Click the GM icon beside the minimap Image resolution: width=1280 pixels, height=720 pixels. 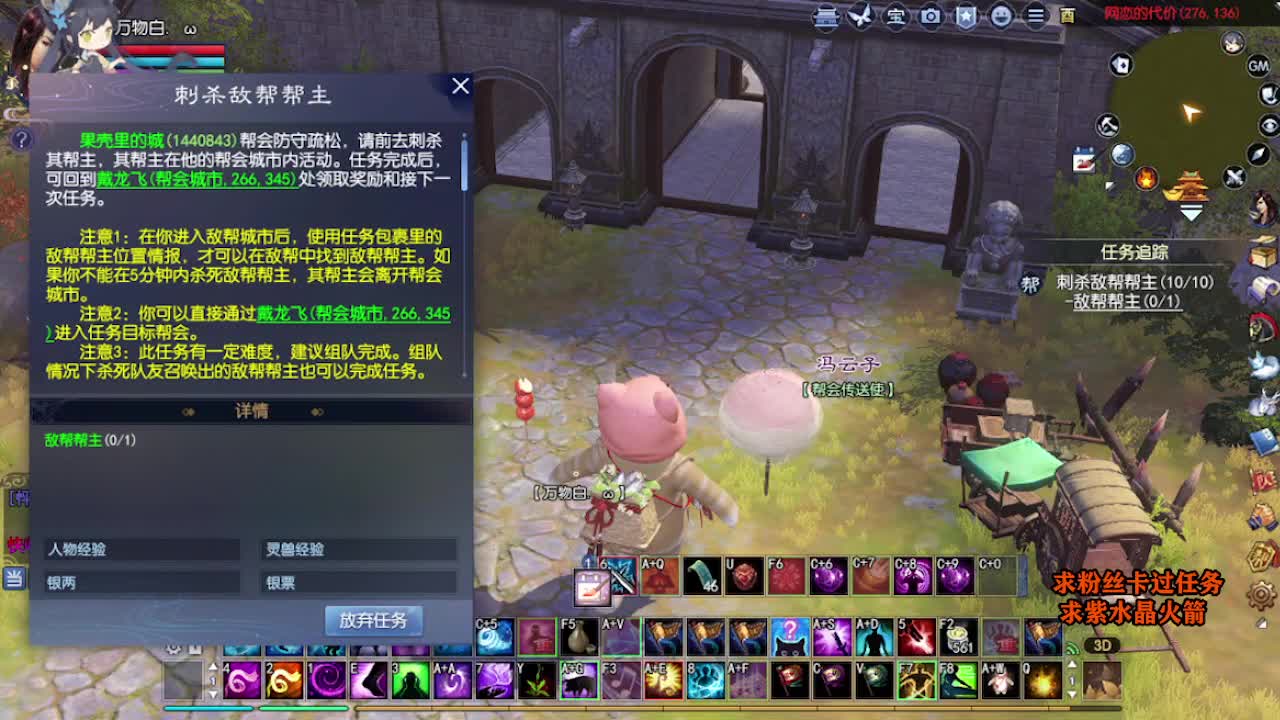click(1256, 66)
